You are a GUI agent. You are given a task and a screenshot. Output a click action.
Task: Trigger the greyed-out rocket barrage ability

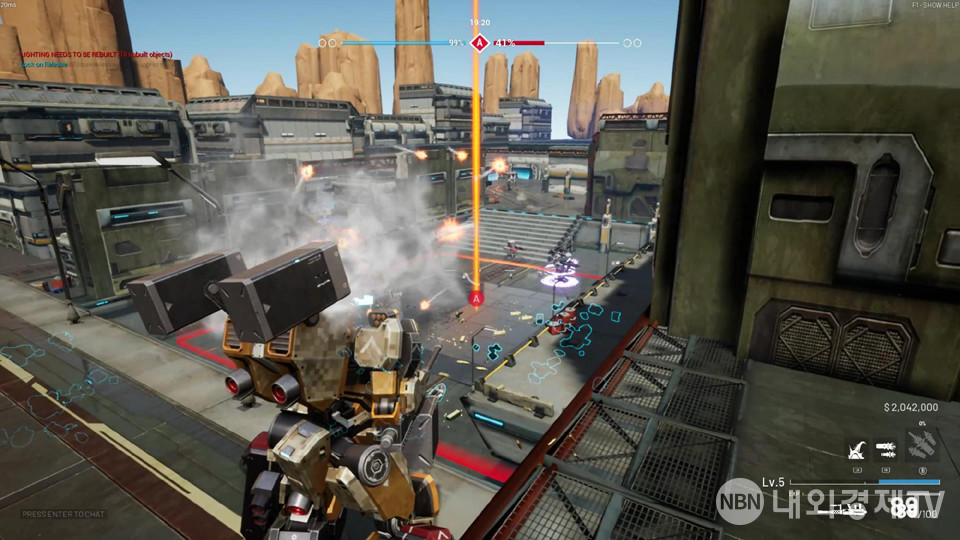coord(923,446)
